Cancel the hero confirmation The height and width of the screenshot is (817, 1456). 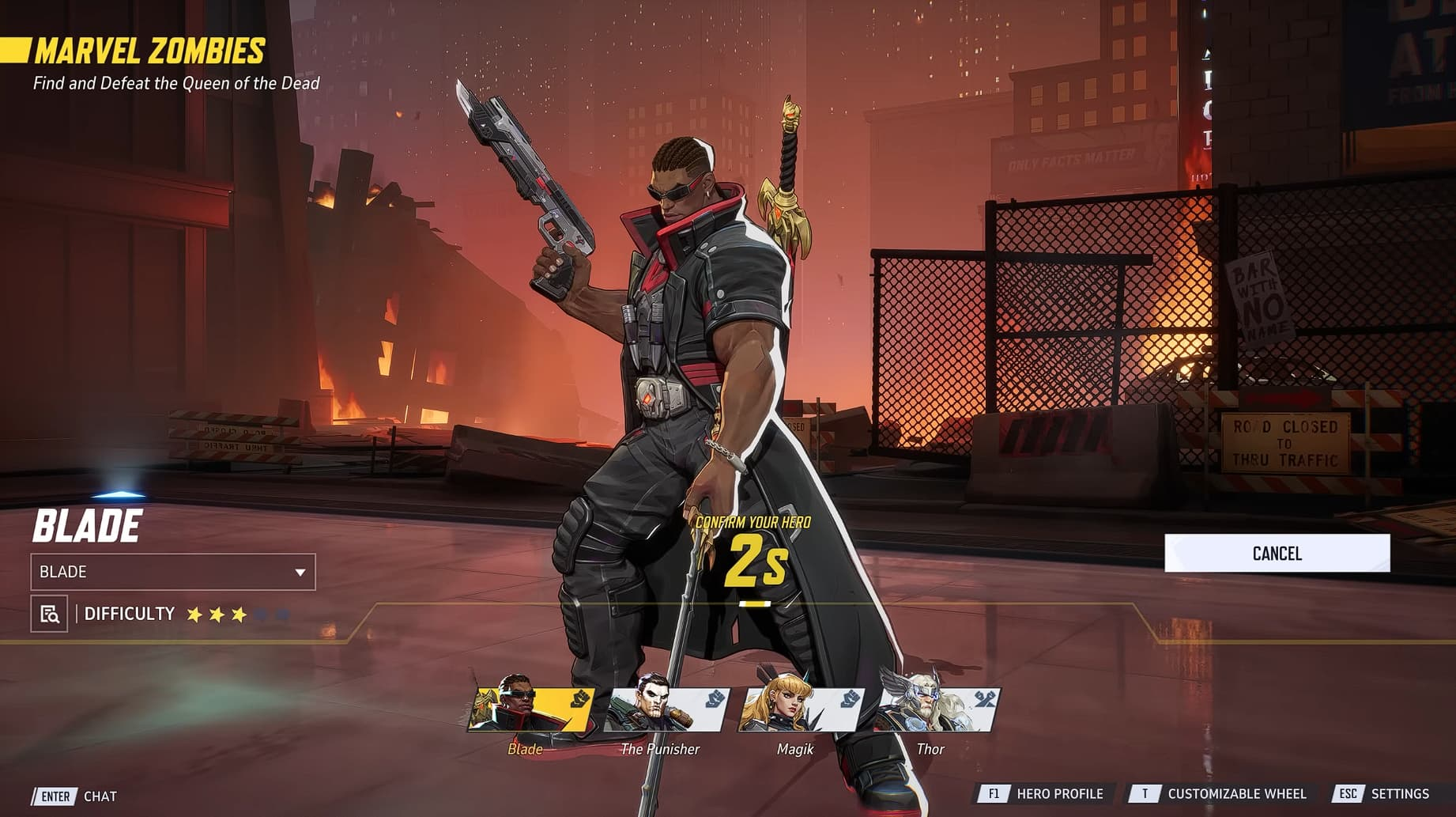click(x=1277, y=553)
